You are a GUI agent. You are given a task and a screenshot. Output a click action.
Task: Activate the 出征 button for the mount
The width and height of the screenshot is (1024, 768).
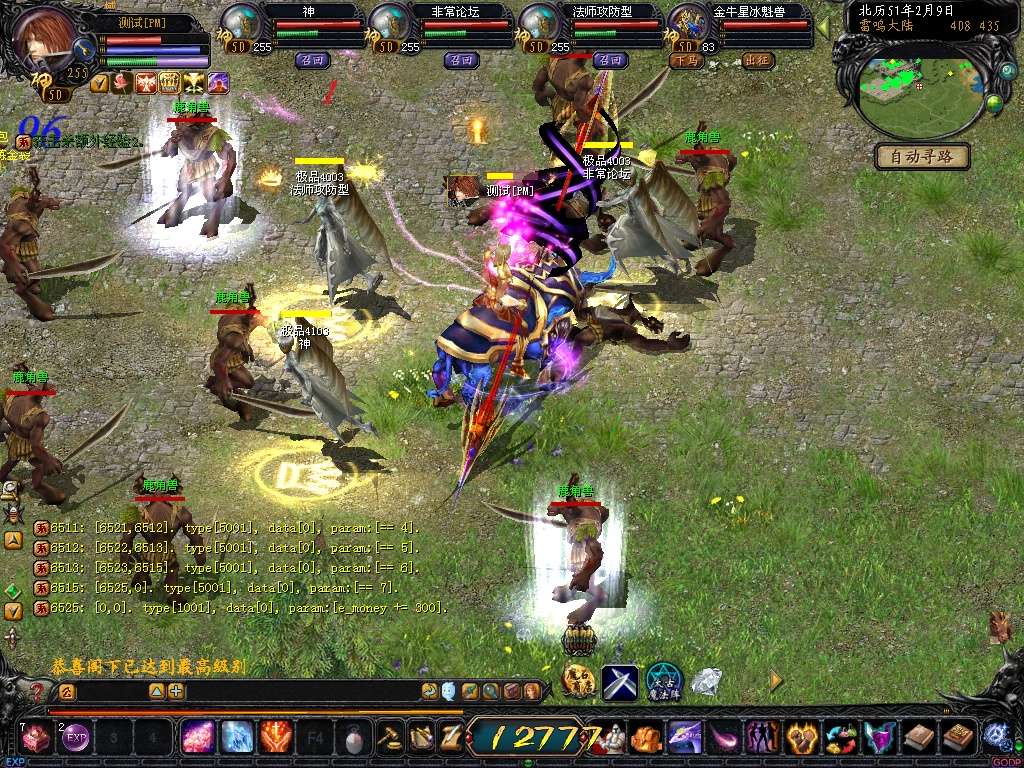(x=759, y=60)
